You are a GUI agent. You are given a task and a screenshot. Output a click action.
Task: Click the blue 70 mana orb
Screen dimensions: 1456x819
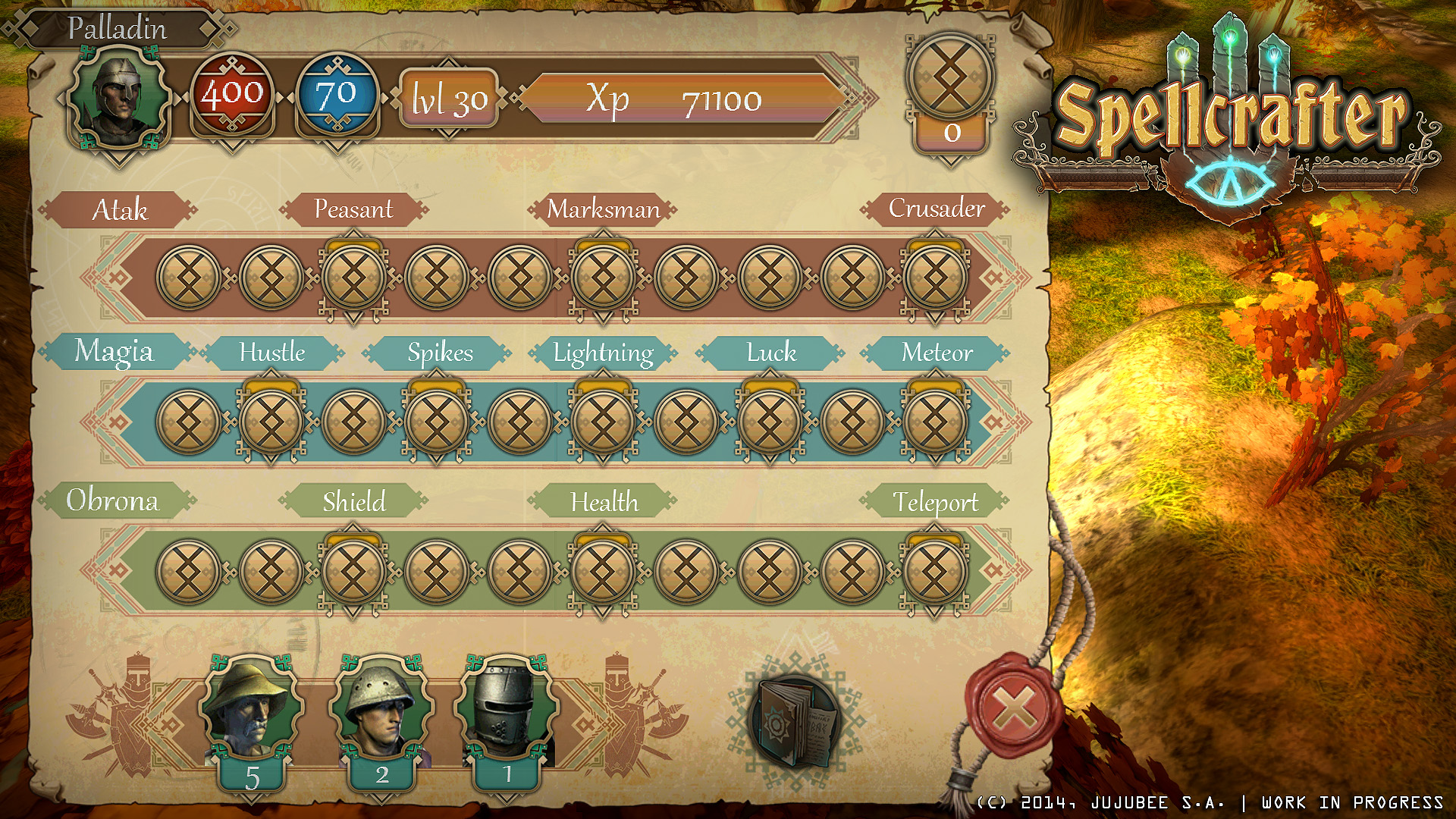pyautogui.click(x=336, y=96)
